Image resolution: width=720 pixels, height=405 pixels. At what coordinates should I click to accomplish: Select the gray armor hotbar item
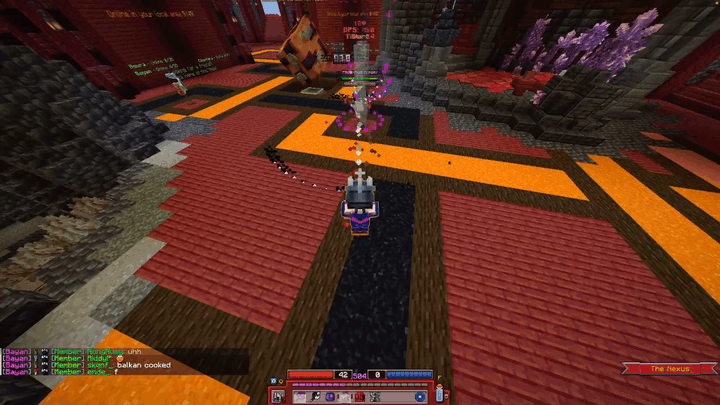point(374,397)
